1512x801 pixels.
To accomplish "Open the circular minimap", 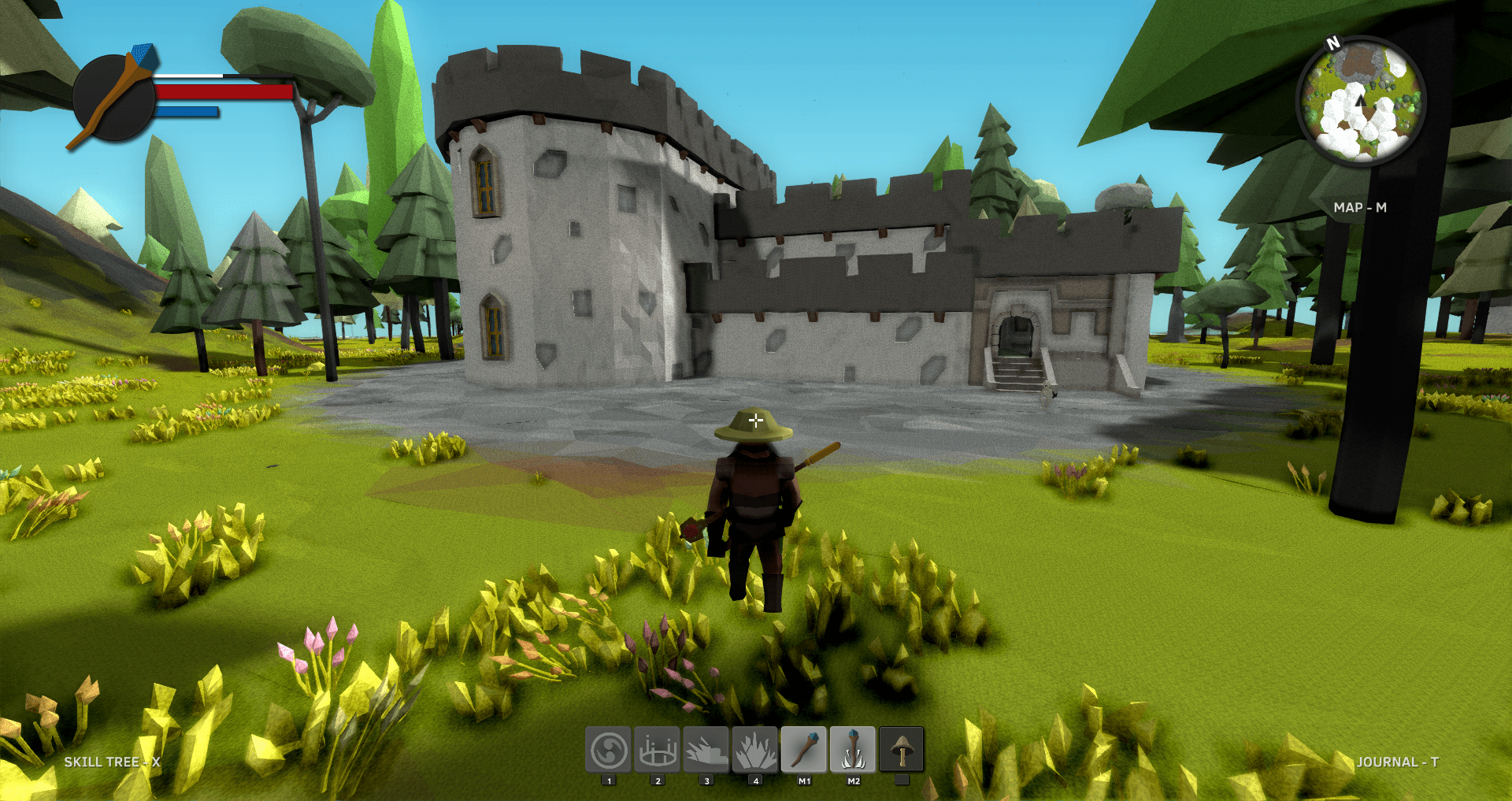I will click(x=1360, y=100).
